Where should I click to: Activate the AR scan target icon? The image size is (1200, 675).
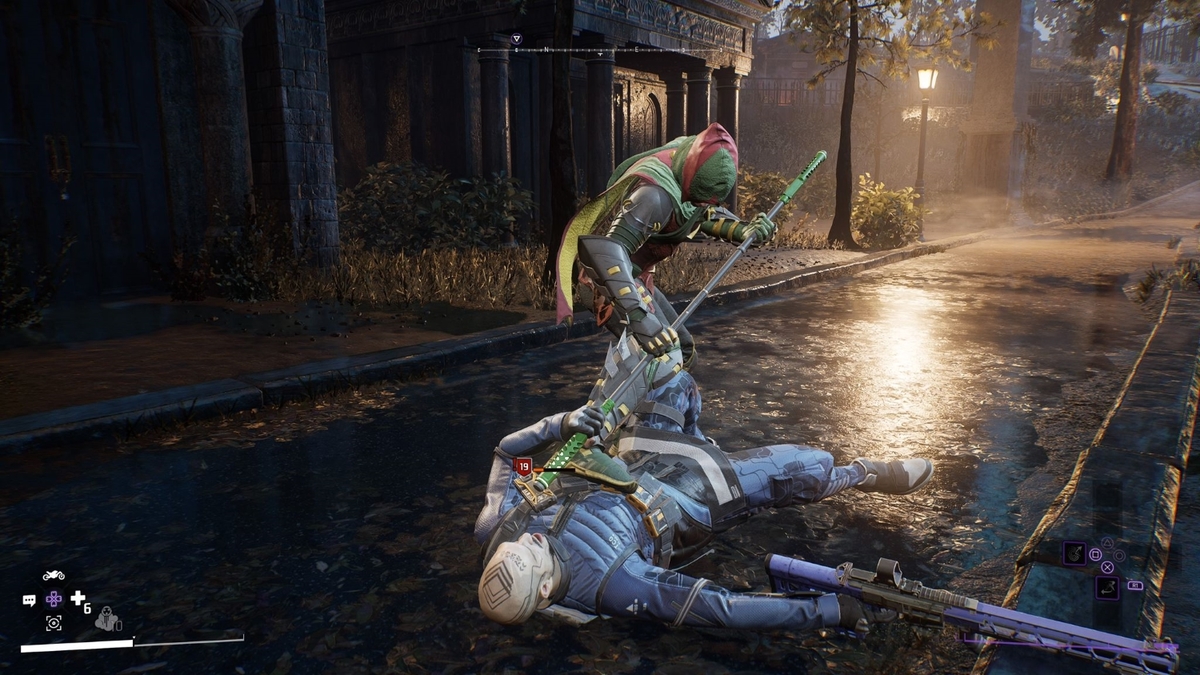click(53, 623)
